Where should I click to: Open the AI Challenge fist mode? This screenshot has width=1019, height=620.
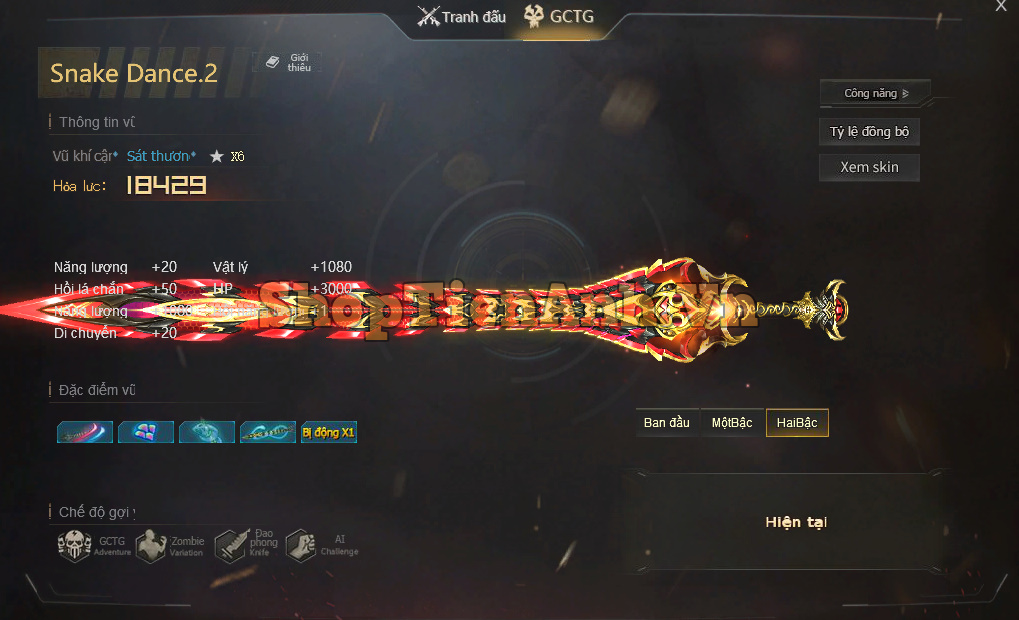[x=301, y=546]
